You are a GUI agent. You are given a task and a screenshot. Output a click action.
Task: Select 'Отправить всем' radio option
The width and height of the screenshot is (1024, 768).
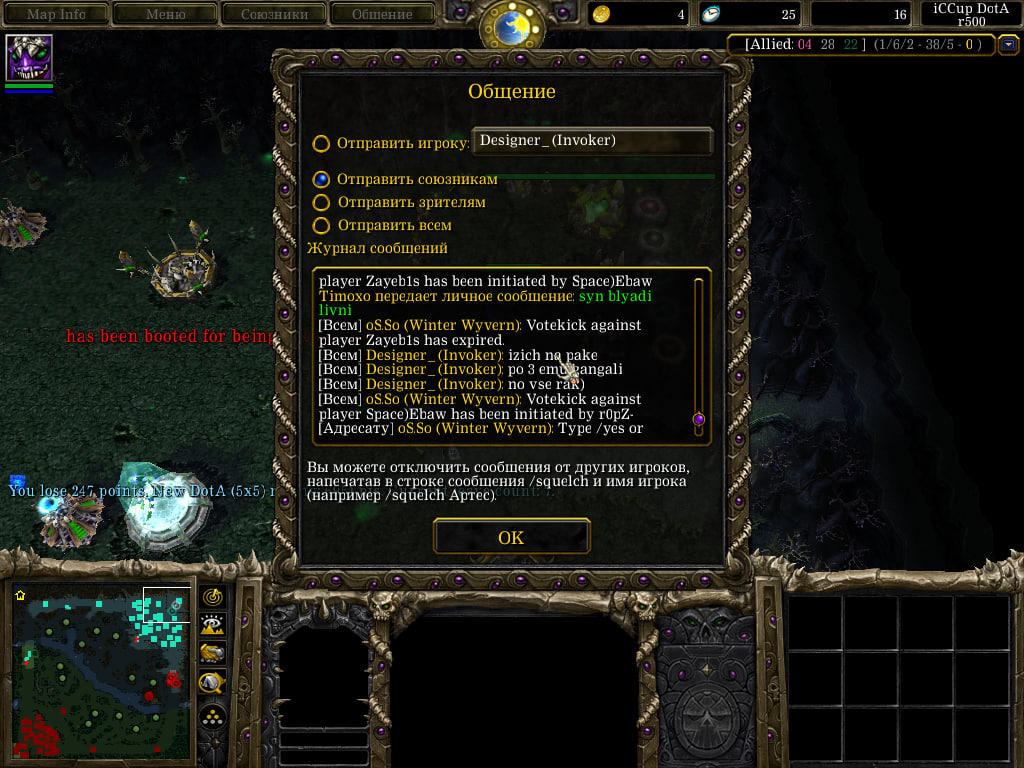pyautogui.click(x=321, y=226)
